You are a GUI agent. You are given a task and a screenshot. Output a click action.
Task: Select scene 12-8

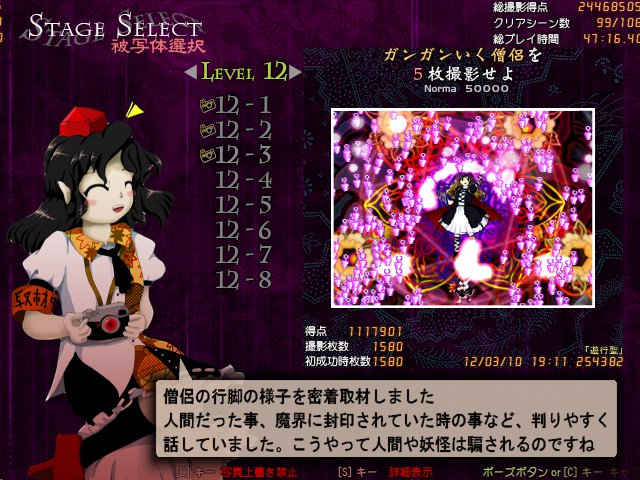click(x=243, y=280)
